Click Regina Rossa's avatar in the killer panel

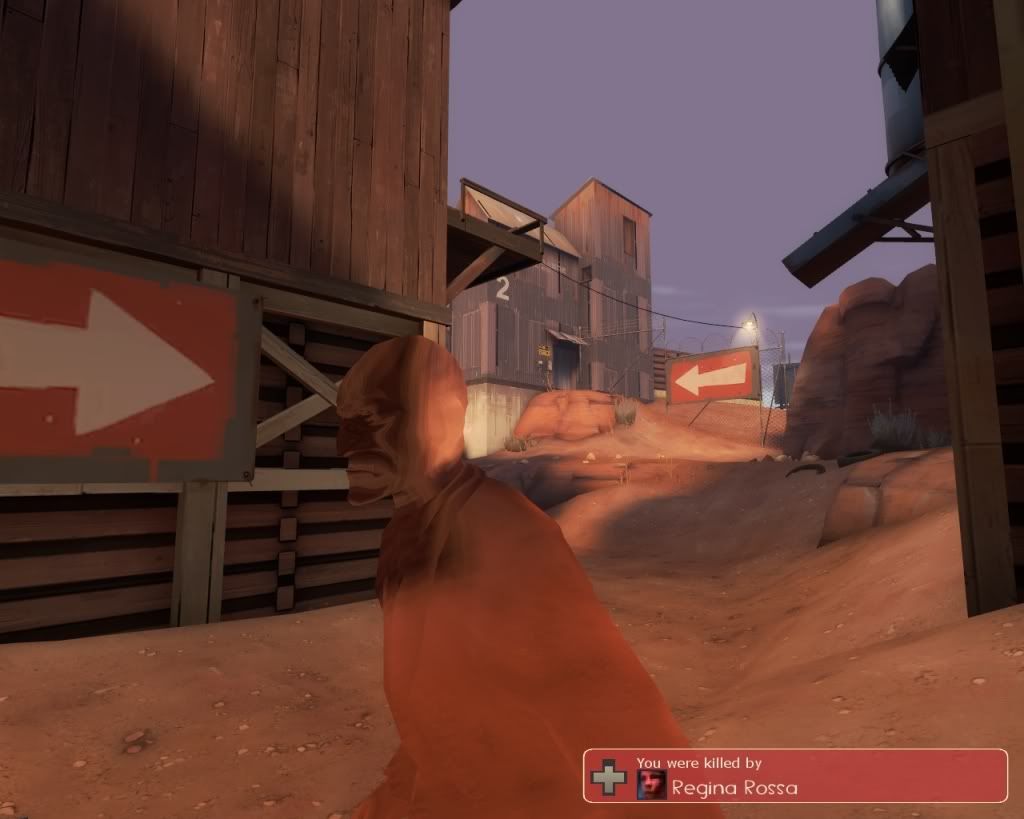point(652,785)
